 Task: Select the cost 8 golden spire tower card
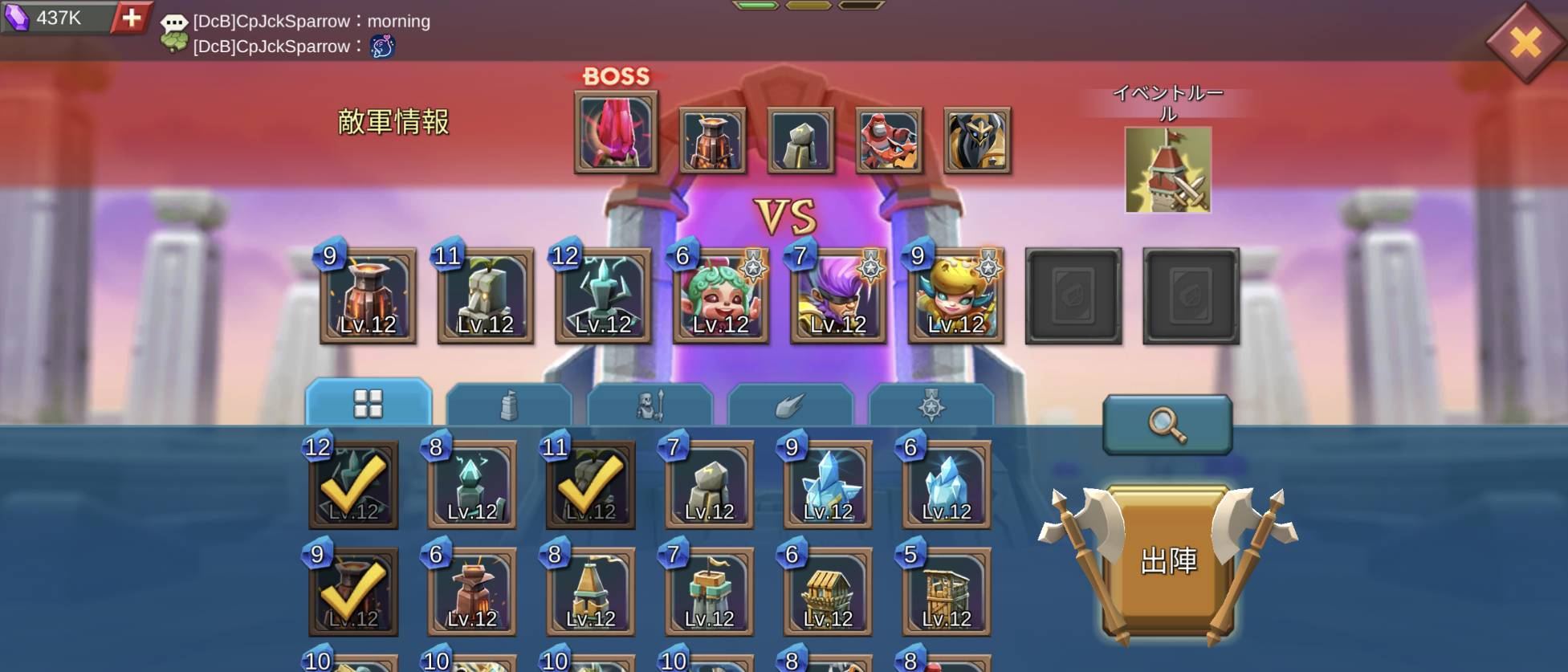click(591, 593)
